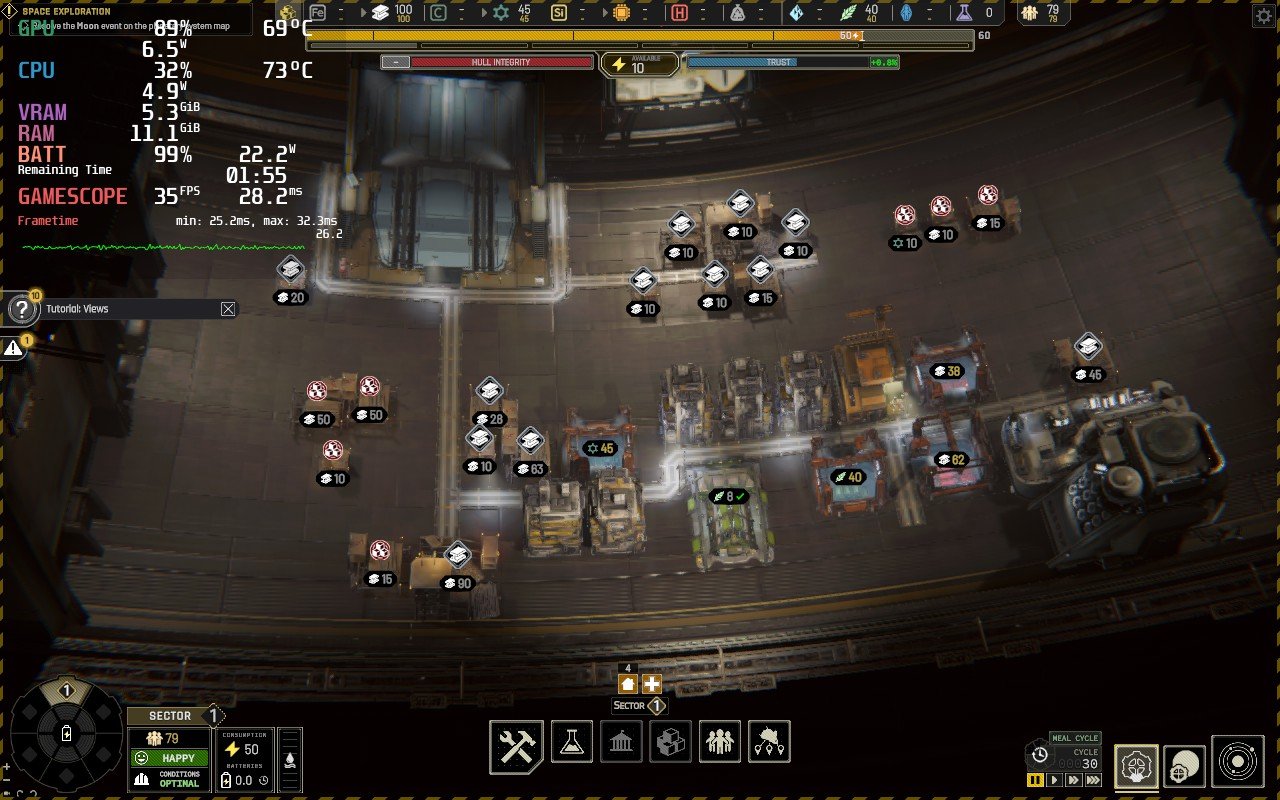1280x800 pixels.
Task: Open the policies building menu
Action: (x=621, y=742)
